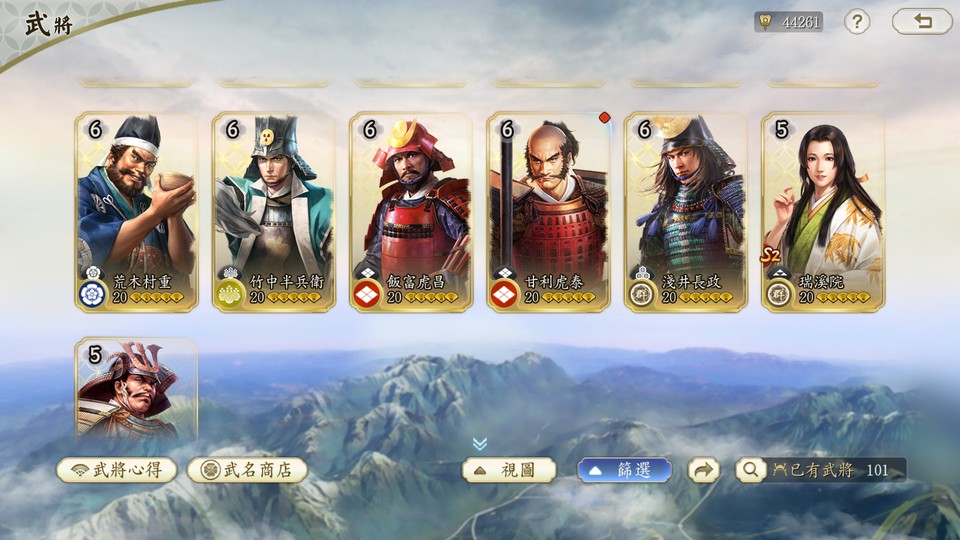
Task: Go back with the return arrow button
Action: pos(922,22)
